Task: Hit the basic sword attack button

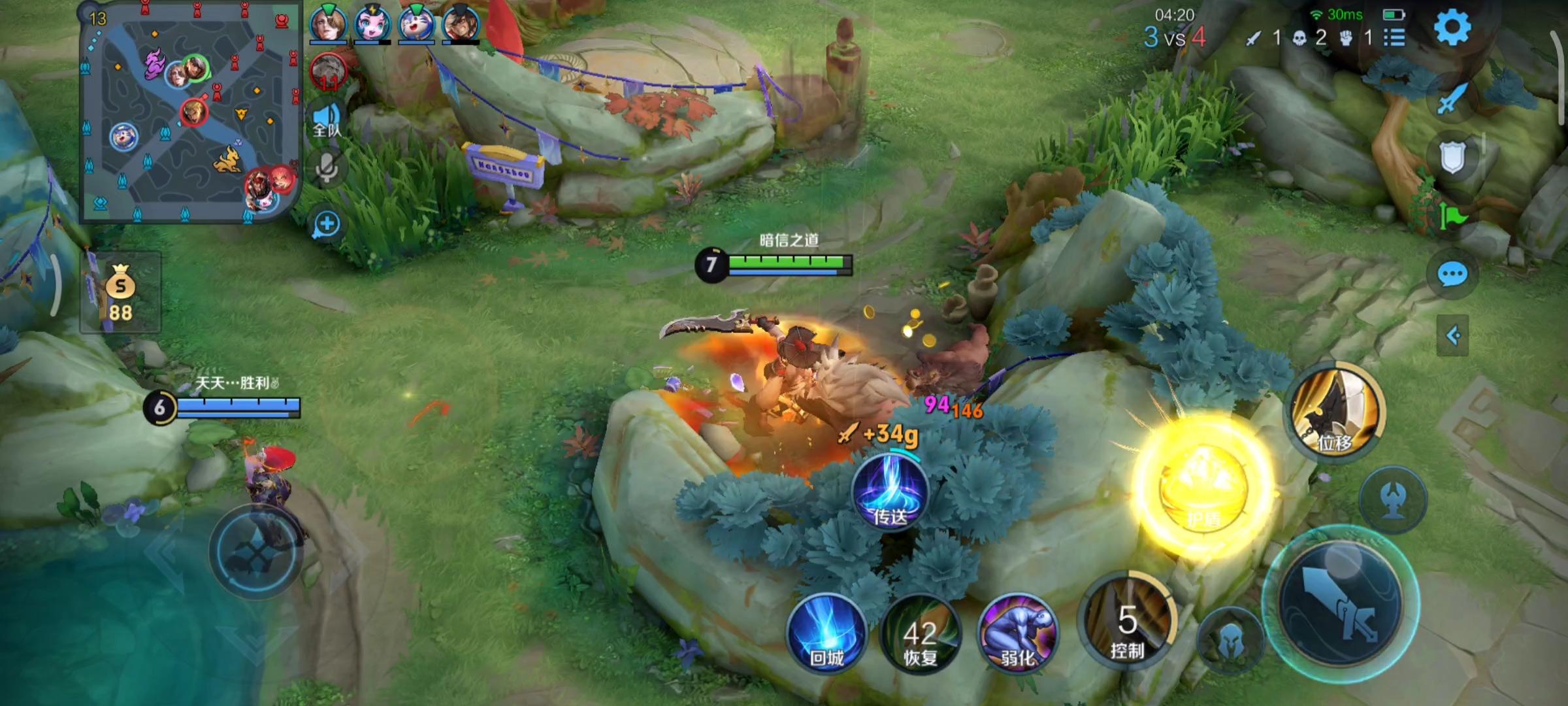Action: [1339, 601]
